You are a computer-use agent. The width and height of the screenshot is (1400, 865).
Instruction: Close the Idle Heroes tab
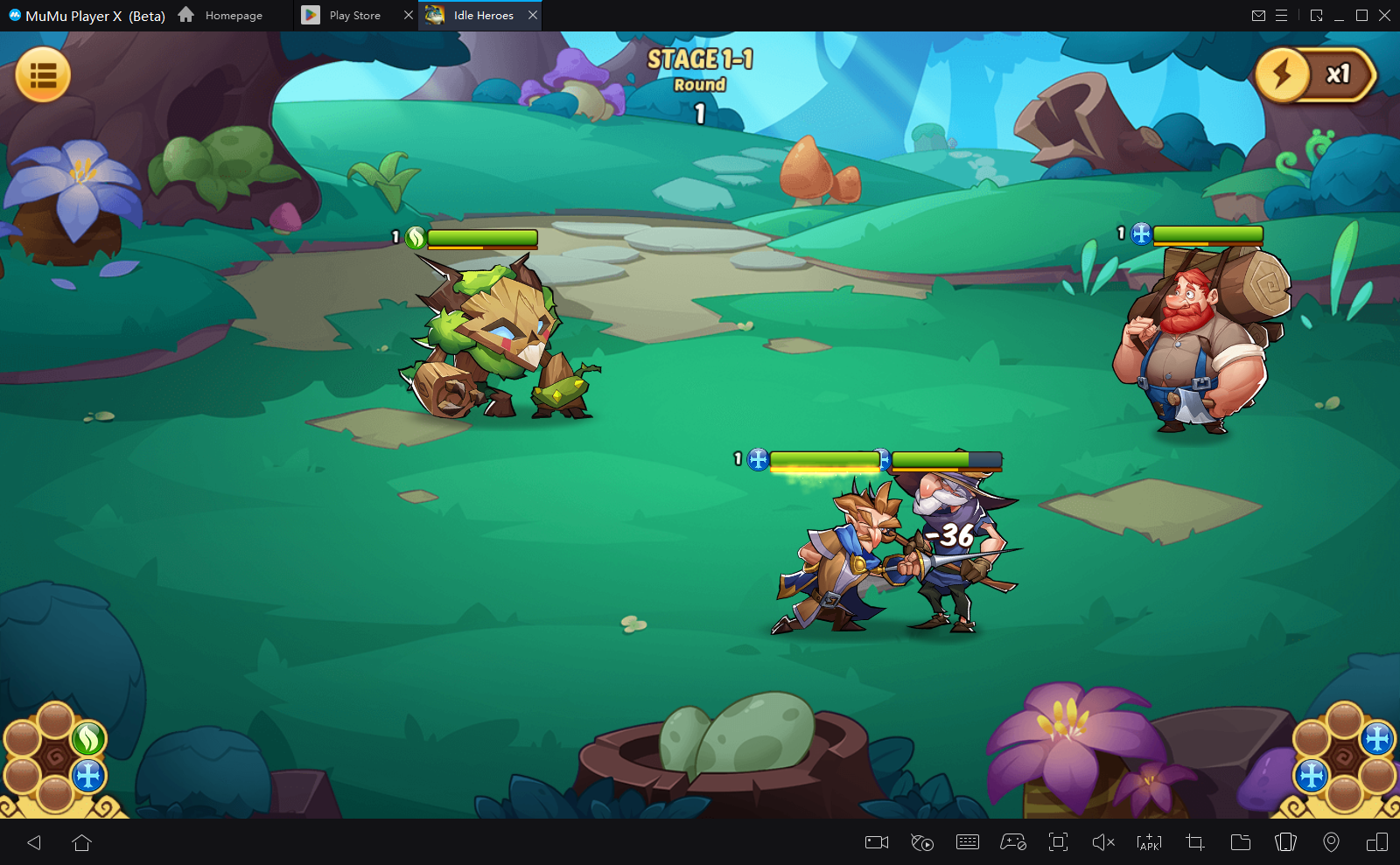[533, 15]
